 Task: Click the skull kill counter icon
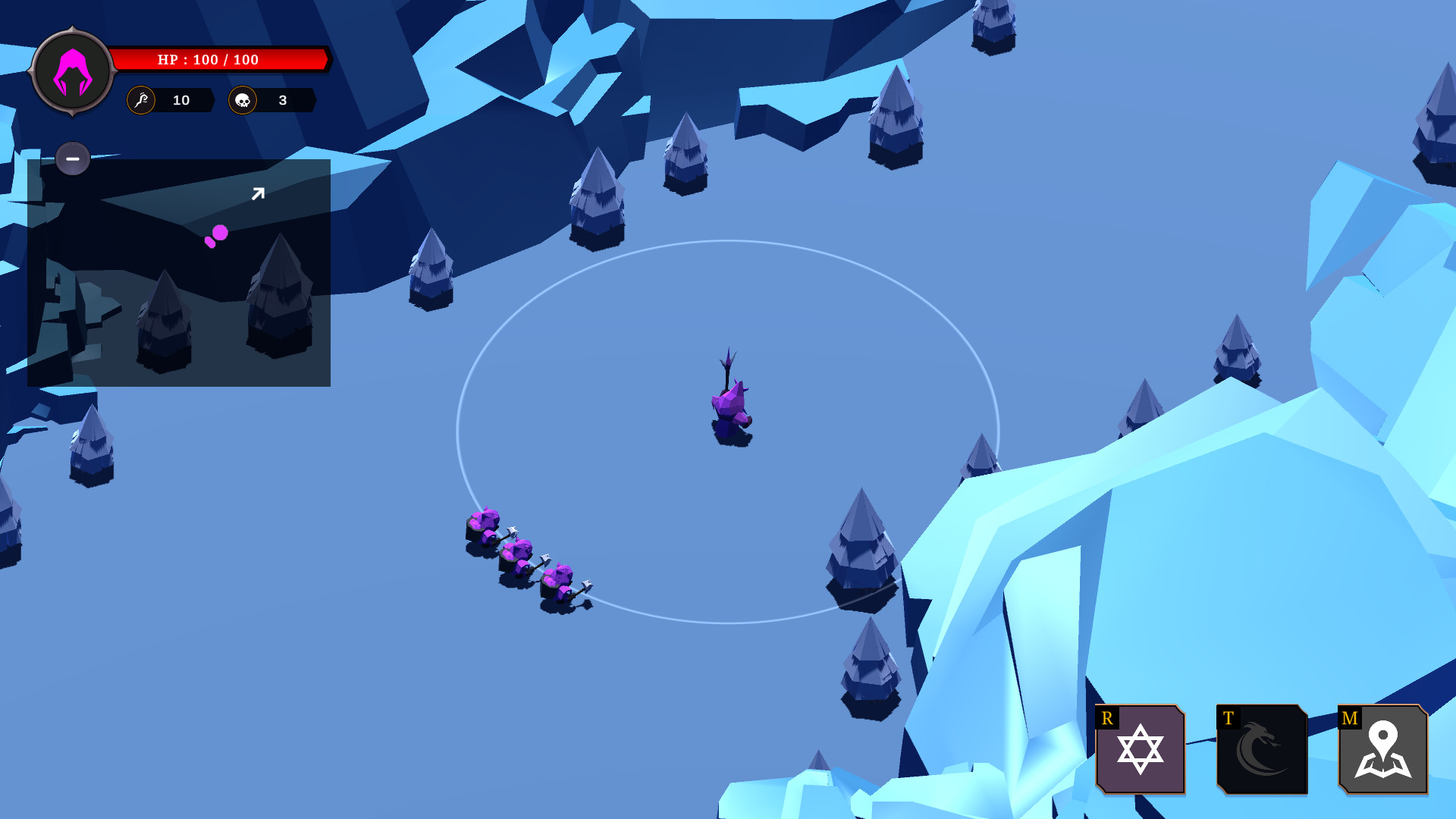tap(244, 100)
